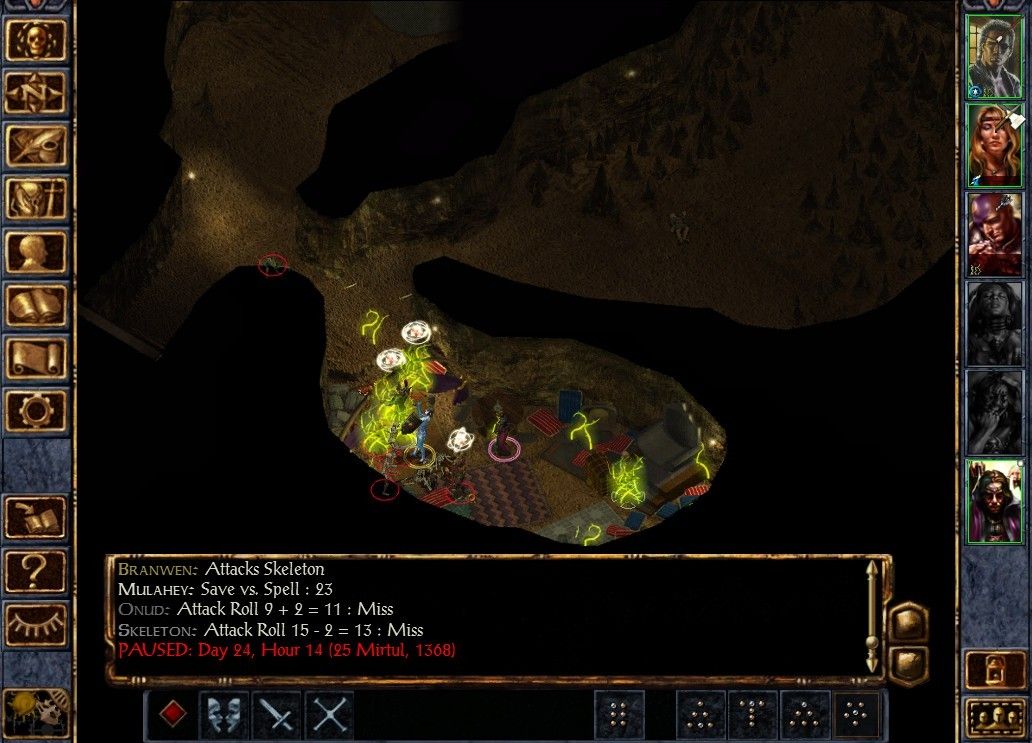Choose the purple-hooded character's portrait
Image resolution: width=1032 pixels, height=743 pixels.
[993, 233]
